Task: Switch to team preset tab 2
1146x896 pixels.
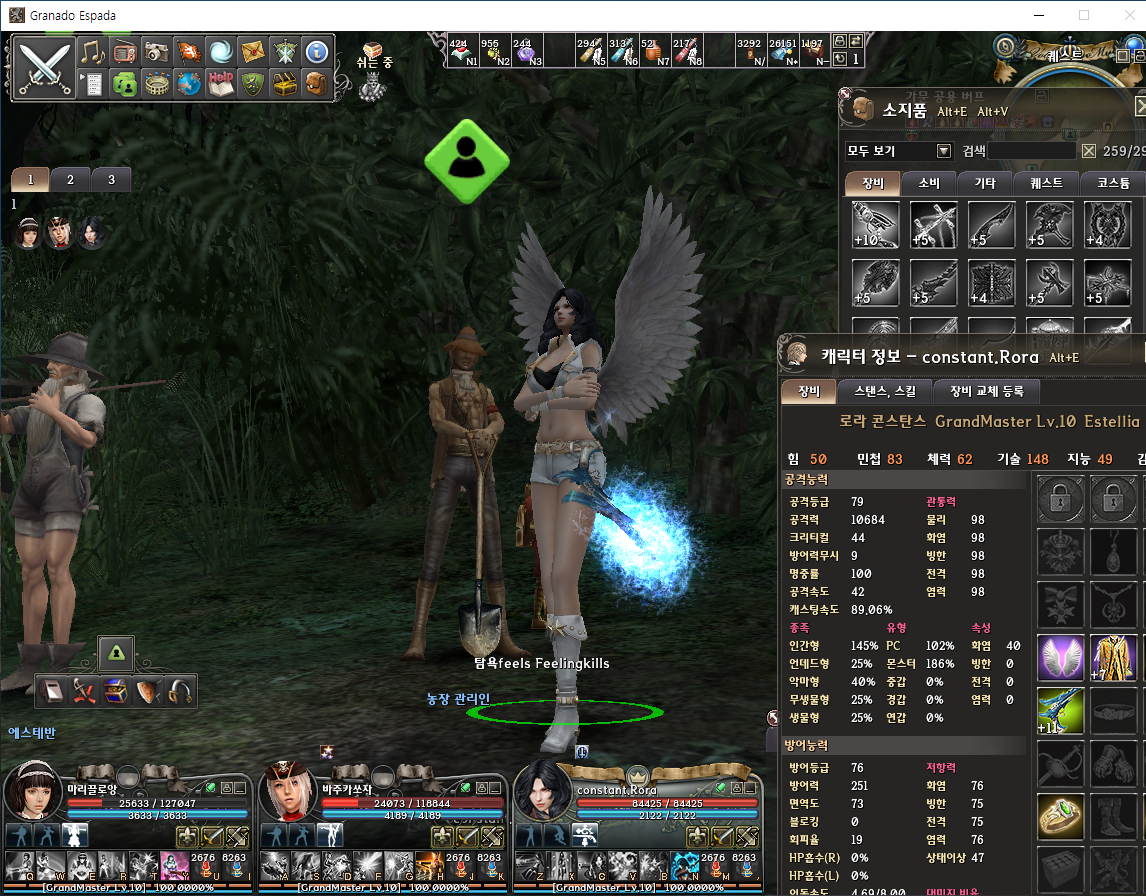Action: 70,180
